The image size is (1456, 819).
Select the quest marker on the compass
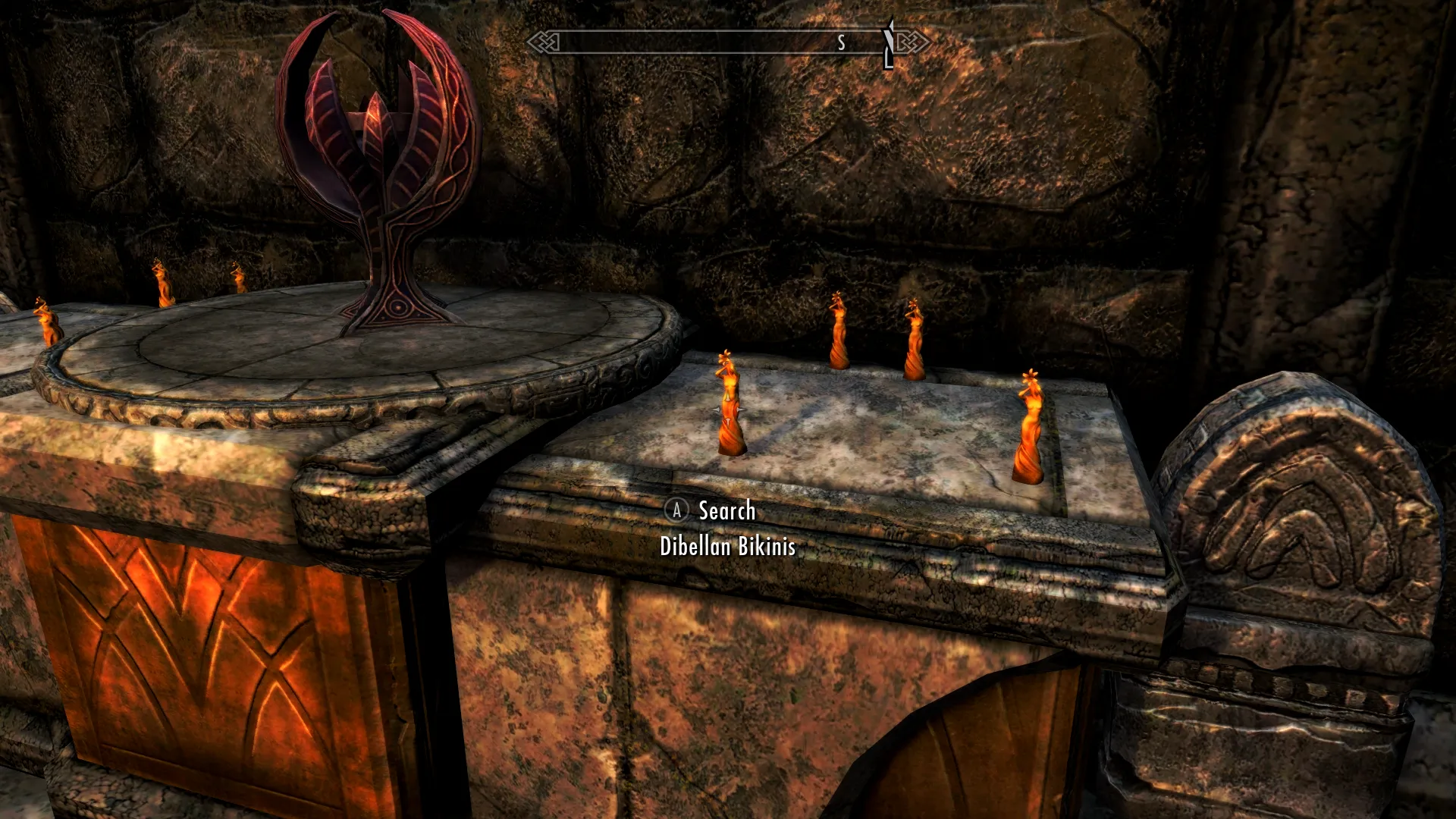pyautogui.click(x=888, y=44)
